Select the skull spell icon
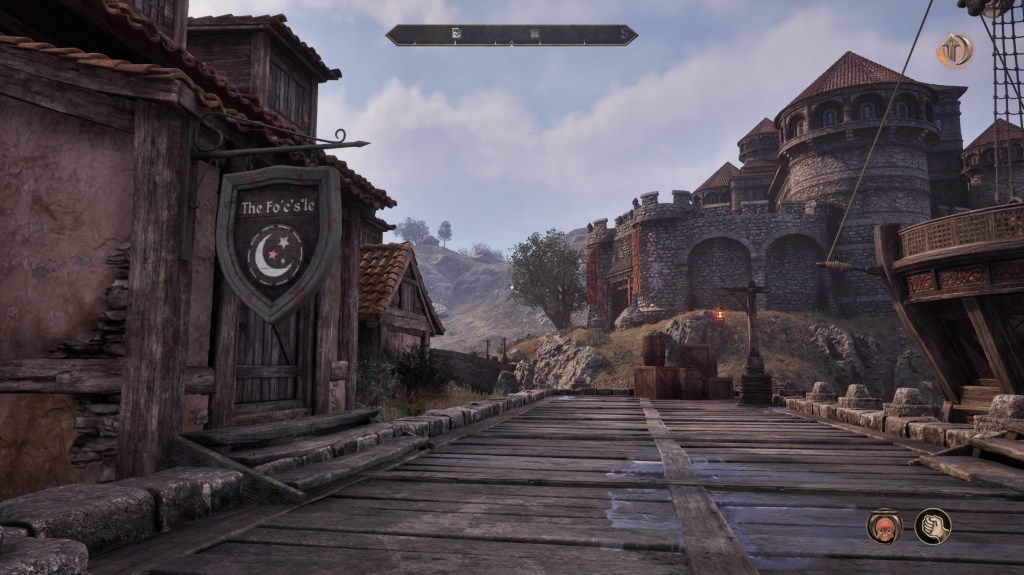 [884, 526]
